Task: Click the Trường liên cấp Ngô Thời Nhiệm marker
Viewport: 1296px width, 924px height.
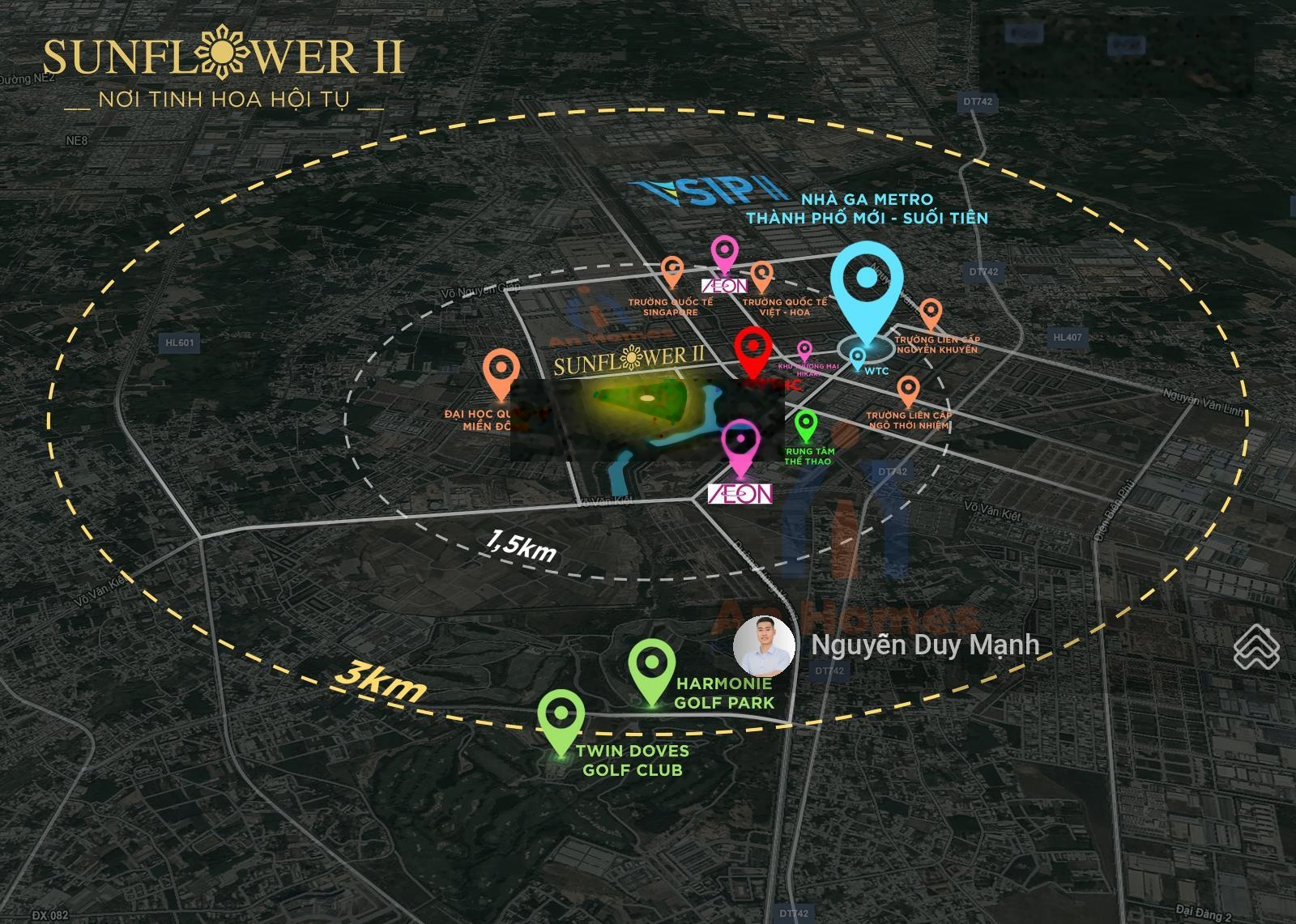Action: (x=908, y=390)
